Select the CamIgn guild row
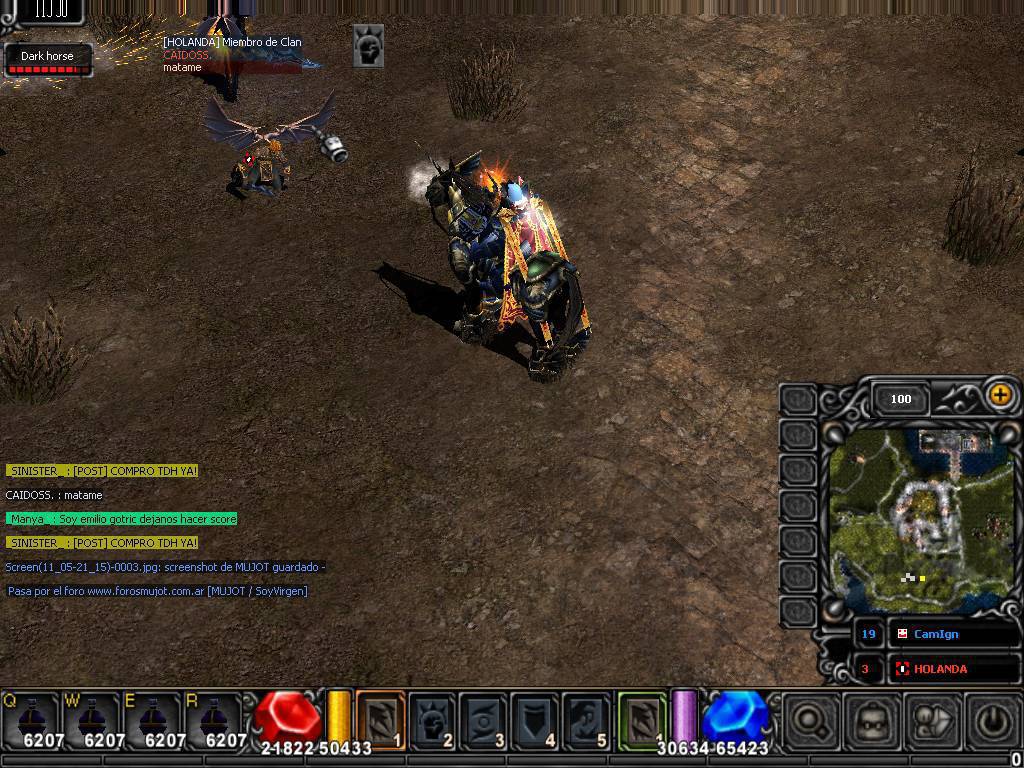Image resolution: width=1024 pixels, height=768 pixels. click(952, 634)
